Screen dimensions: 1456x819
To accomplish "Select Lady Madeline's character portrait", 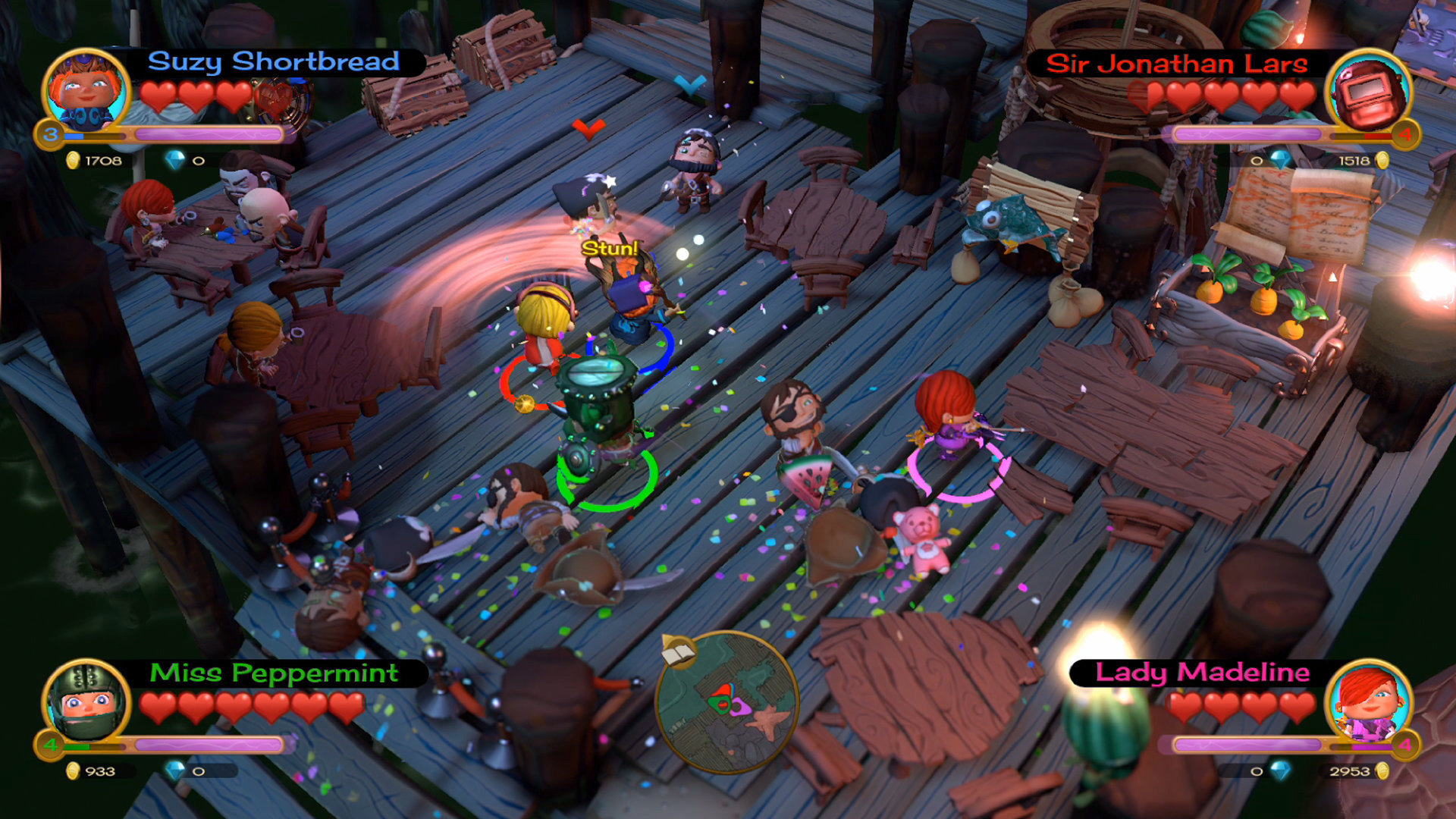I will 1369,702.
